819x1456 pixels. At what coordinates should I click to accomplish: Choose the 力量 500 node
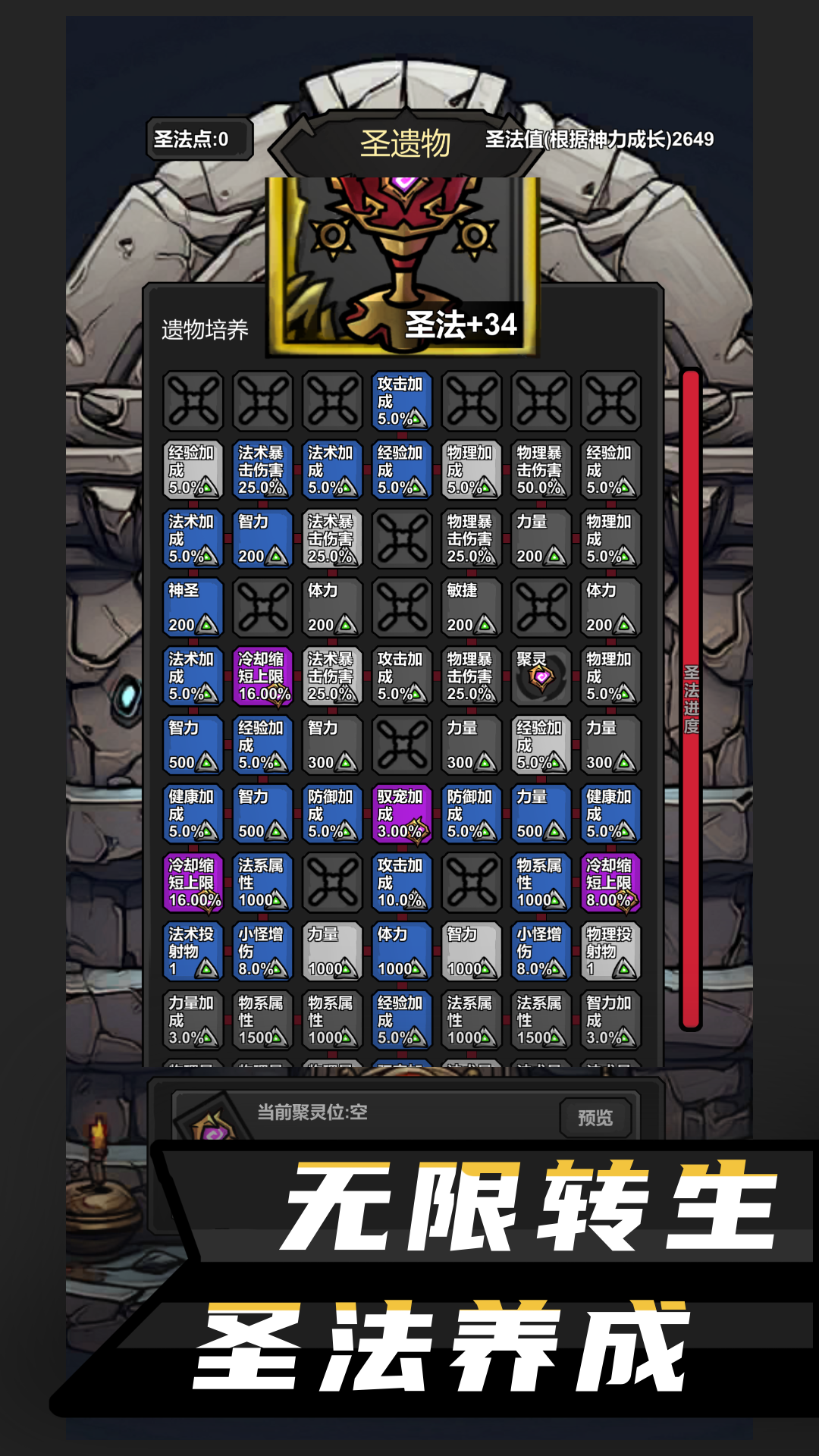pyautogui.click(x=540, y=814)
